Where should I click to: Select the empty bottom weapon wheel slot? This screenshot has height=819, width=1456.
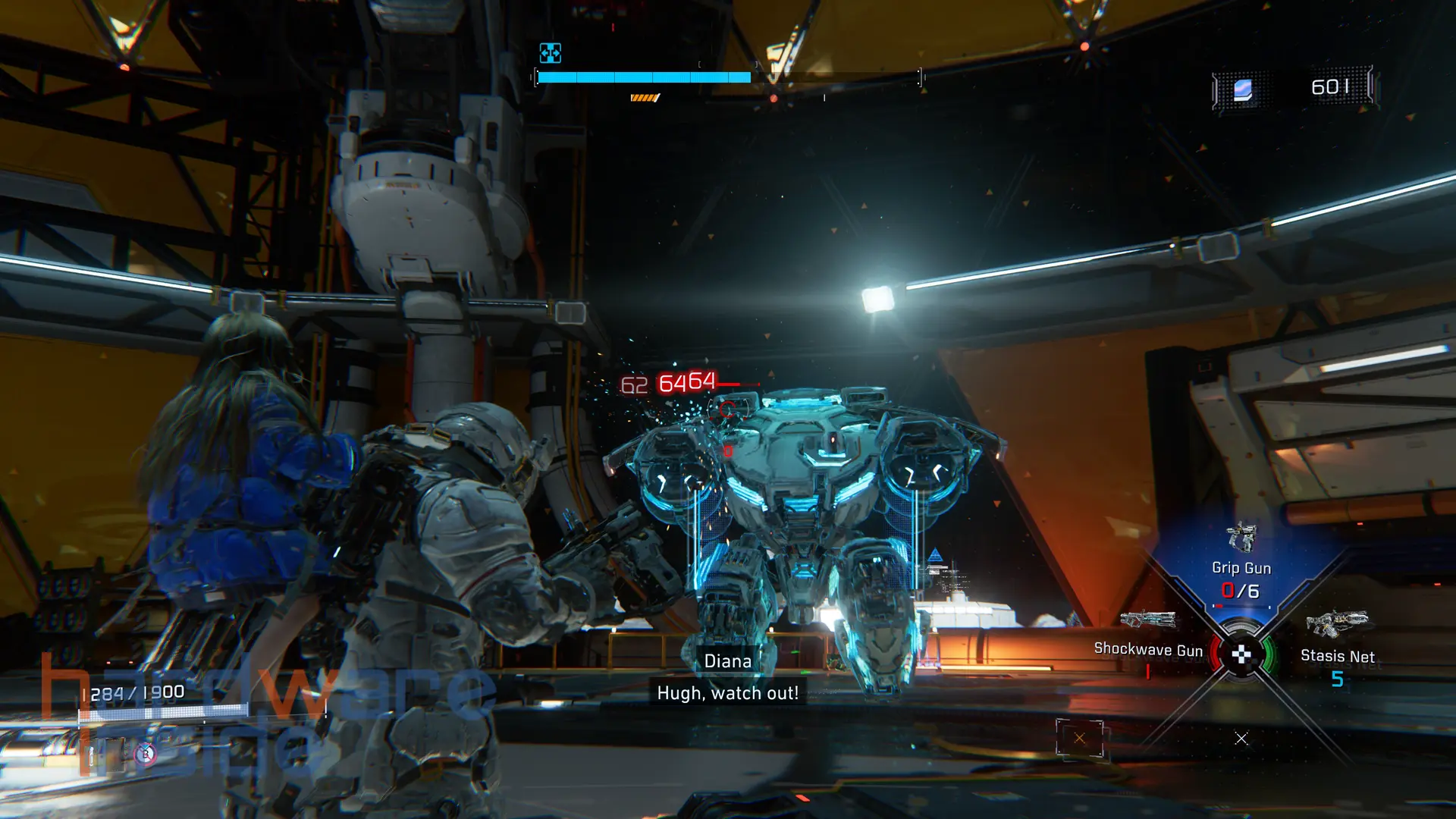click(x=1241, y=738)
